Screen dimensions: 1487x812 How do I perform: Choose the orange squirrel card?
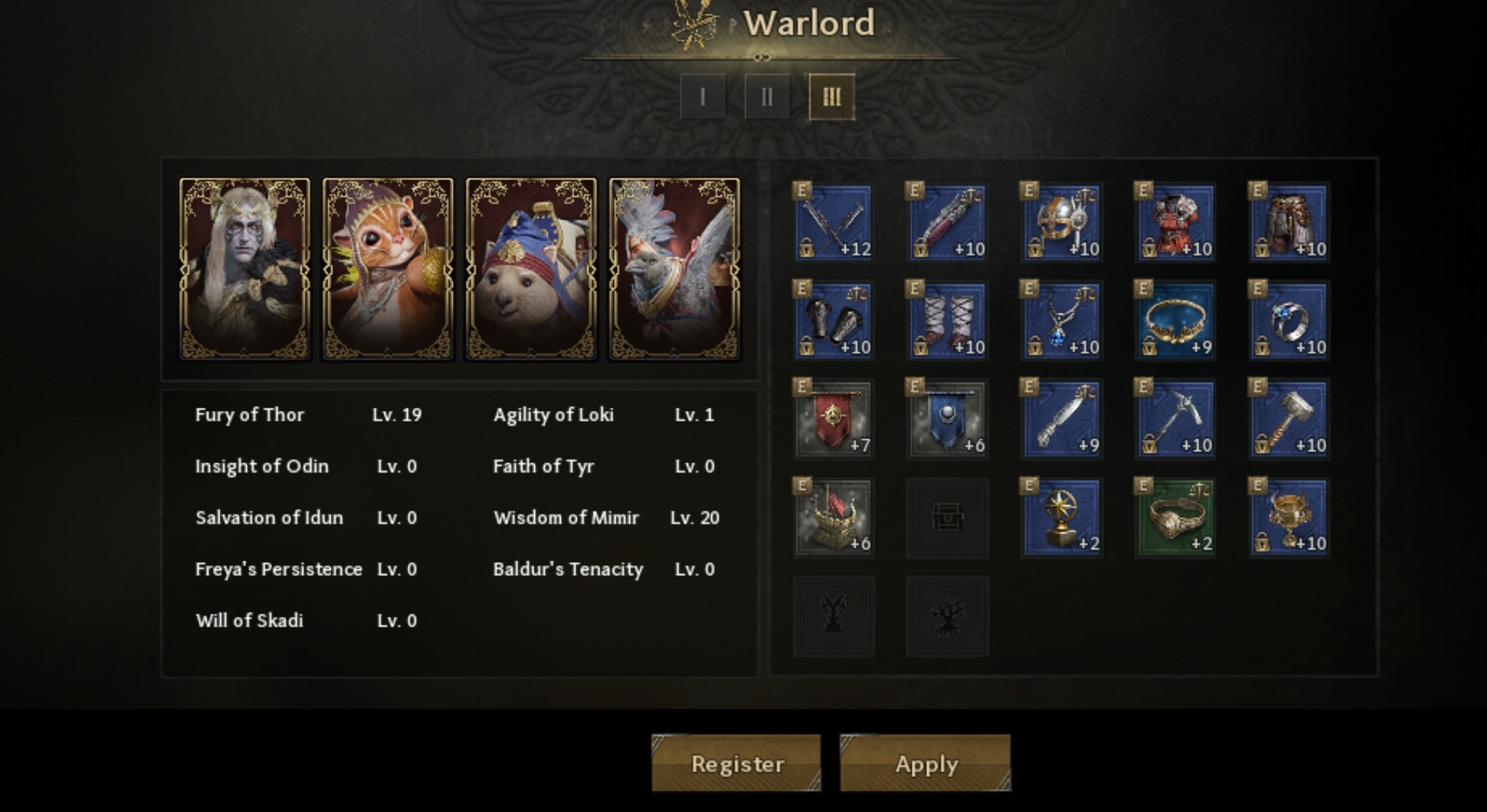[x=388, y=268]
